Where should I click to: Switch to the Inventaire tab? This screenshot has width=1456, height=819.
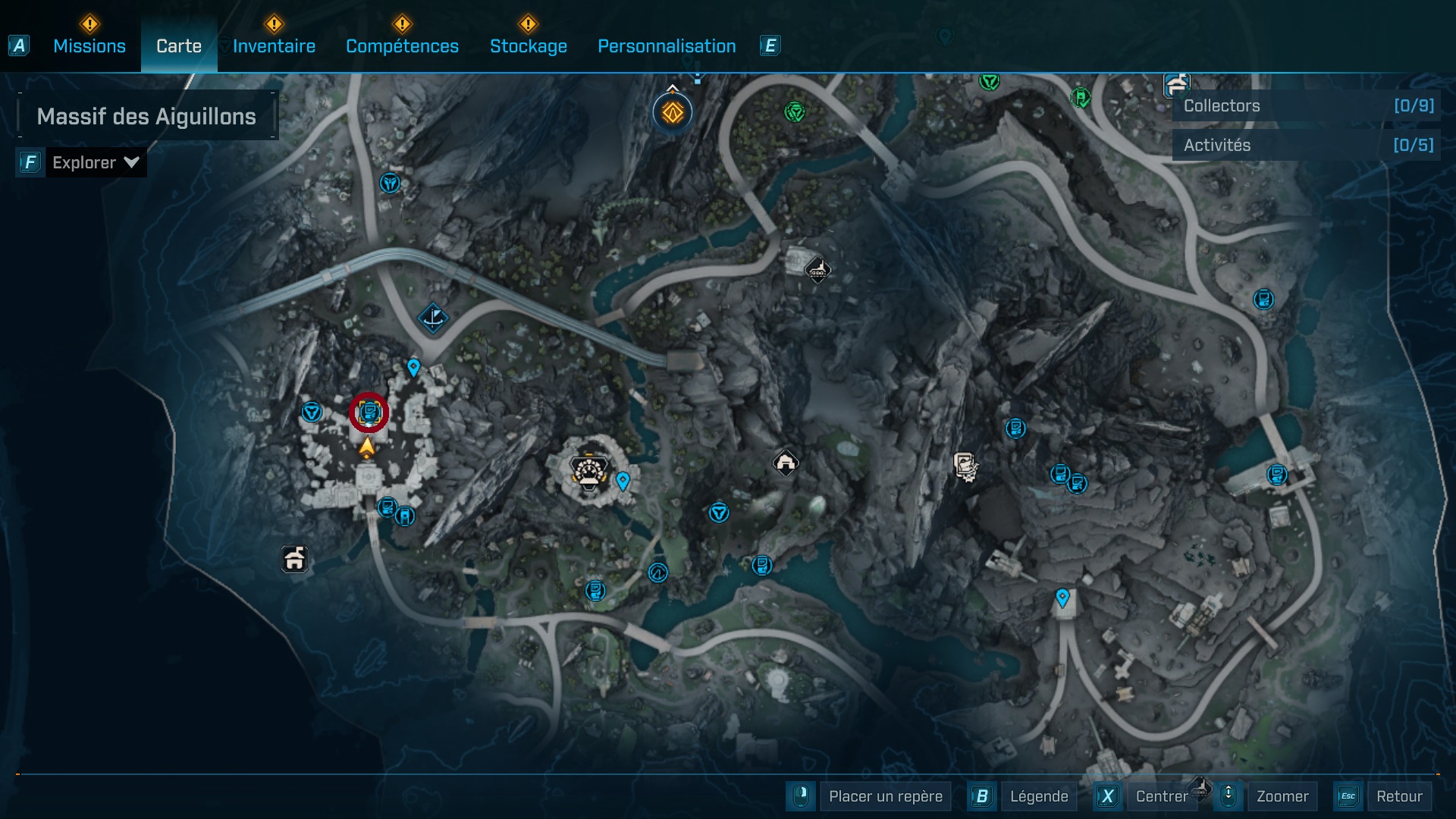pos(272,45)
